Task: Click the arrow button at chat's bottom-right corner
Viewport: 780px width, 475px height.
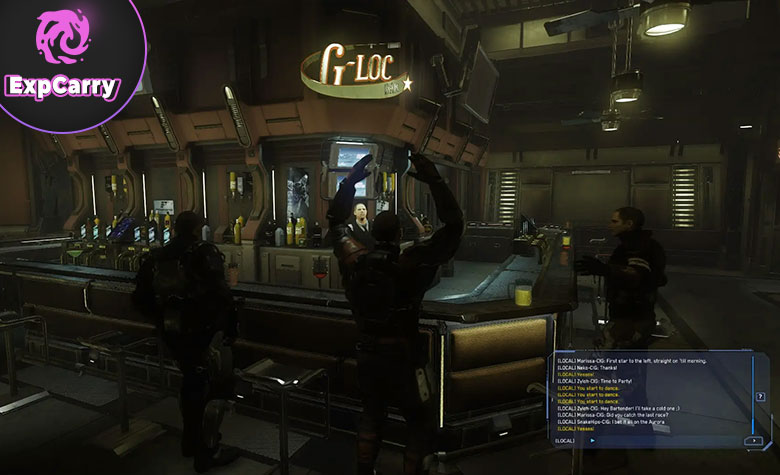Action: tap(754, 440)
